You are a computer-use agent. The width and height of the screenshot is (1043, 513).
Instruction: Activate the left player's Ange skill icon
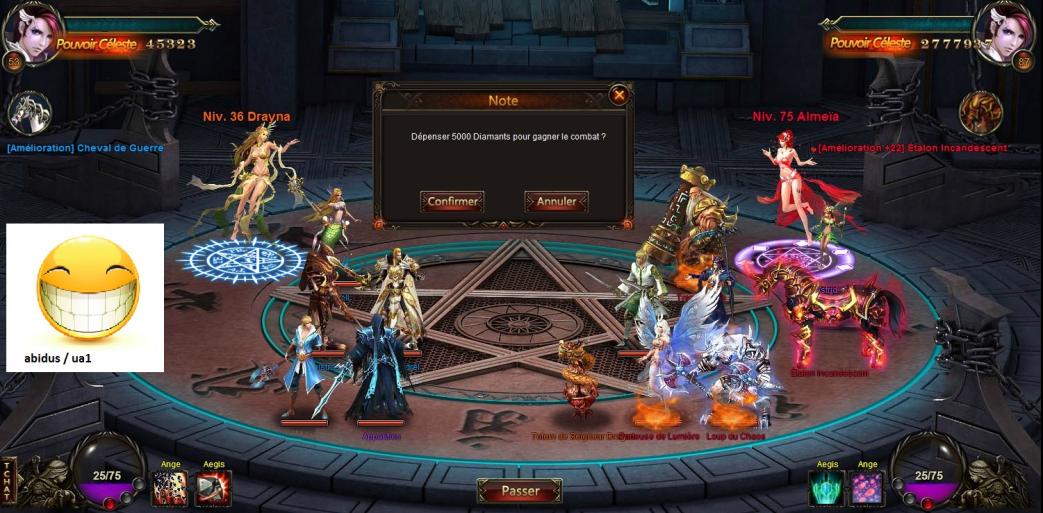[169, 487]
